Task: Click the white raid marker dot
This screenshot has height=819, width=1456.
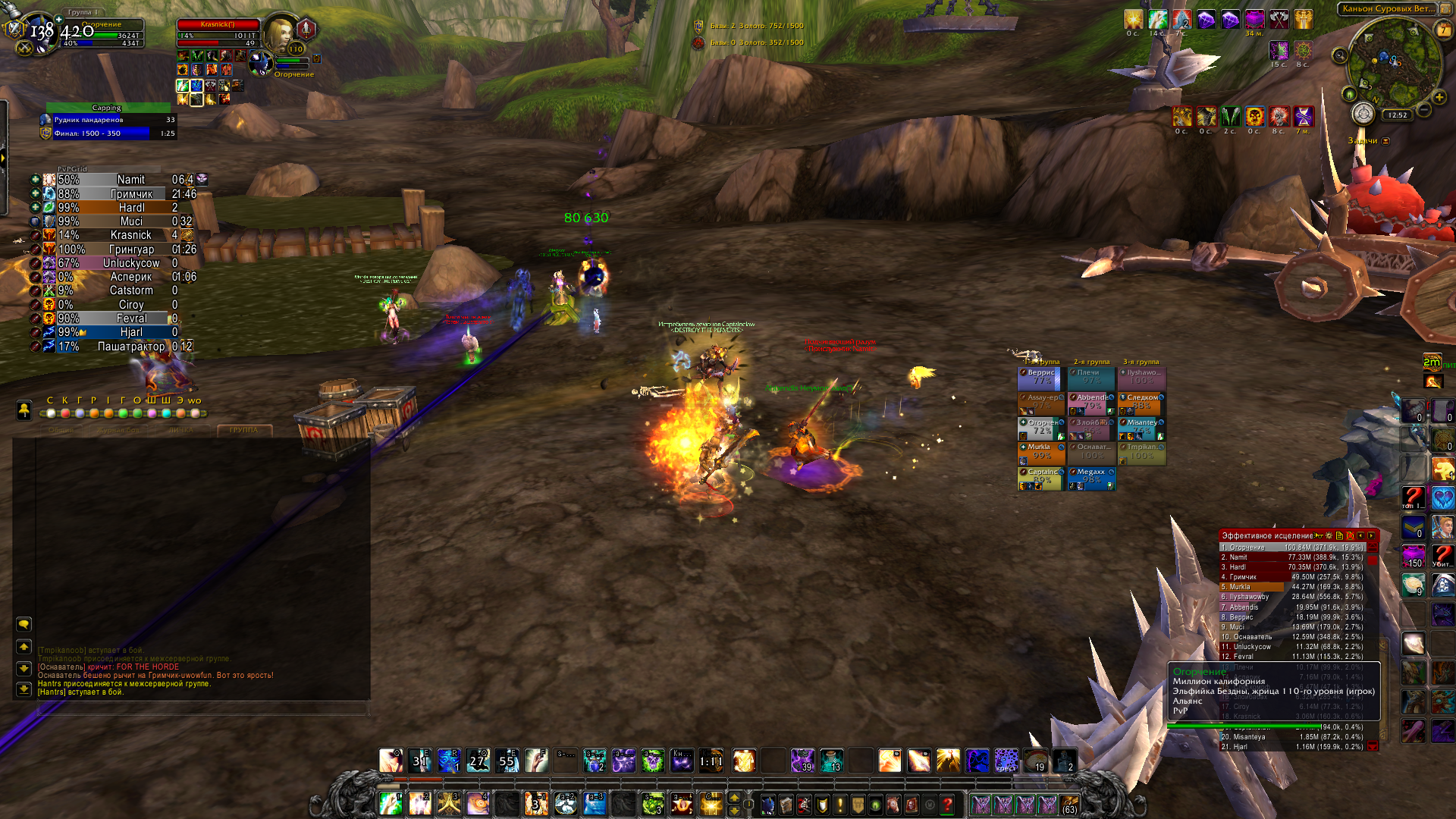Action: pos(51,413)
